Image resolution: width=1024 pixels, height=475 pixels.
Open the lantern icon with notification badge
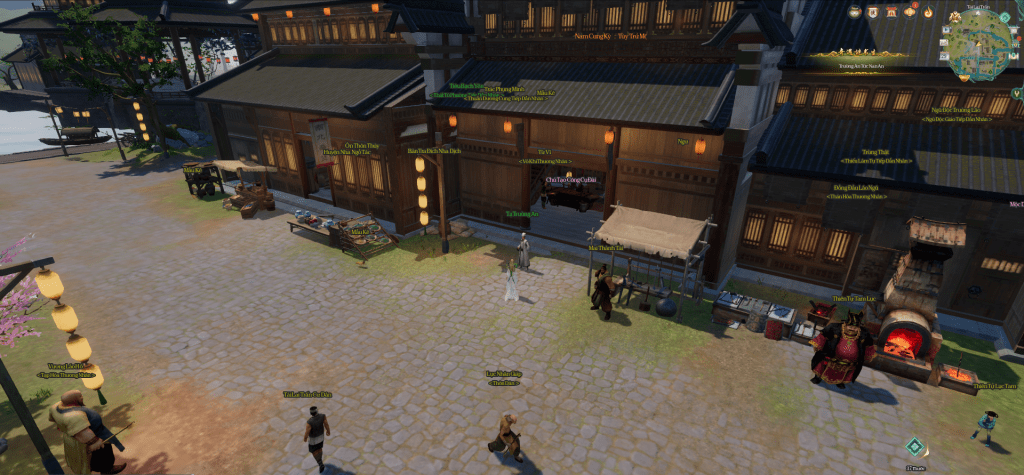910,12
